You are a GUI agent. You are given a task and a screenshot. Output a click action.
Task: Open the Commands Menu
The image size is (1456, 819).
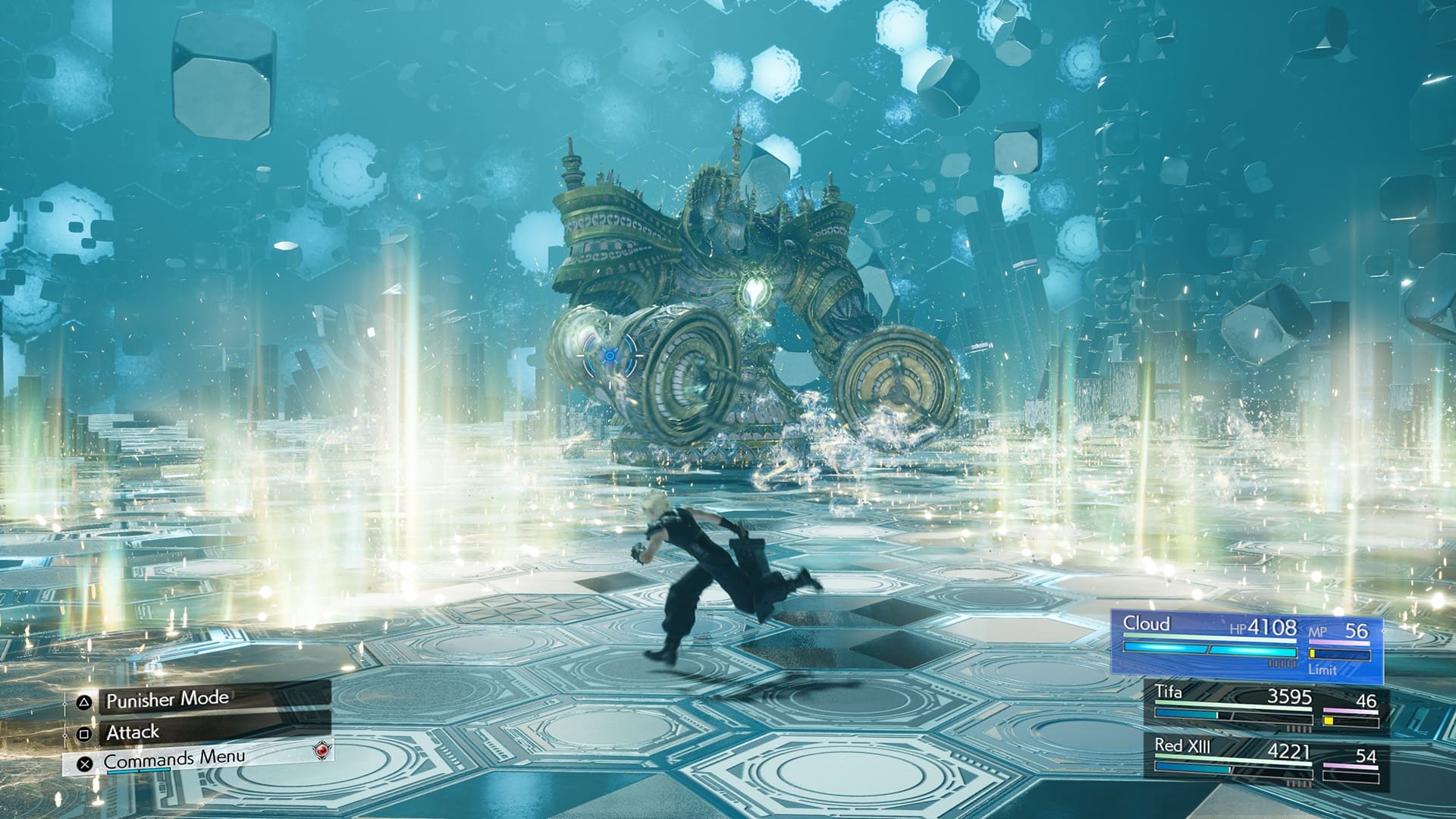click(174, 758)
